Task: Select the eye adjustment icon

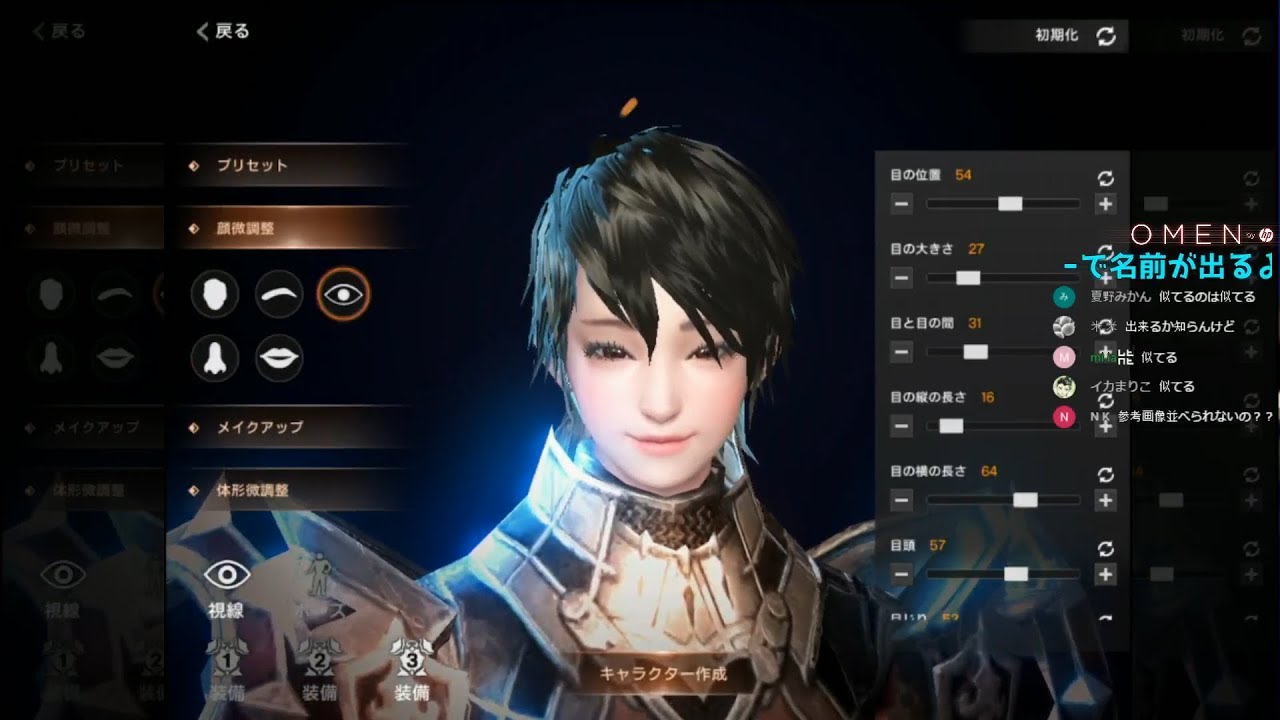Action: click(343, 294)
